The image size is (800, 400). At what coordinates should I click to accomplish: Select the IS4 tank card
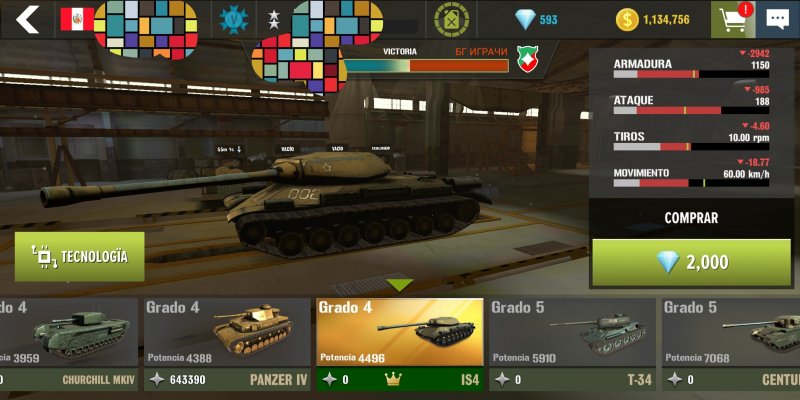tap(399, 343)
